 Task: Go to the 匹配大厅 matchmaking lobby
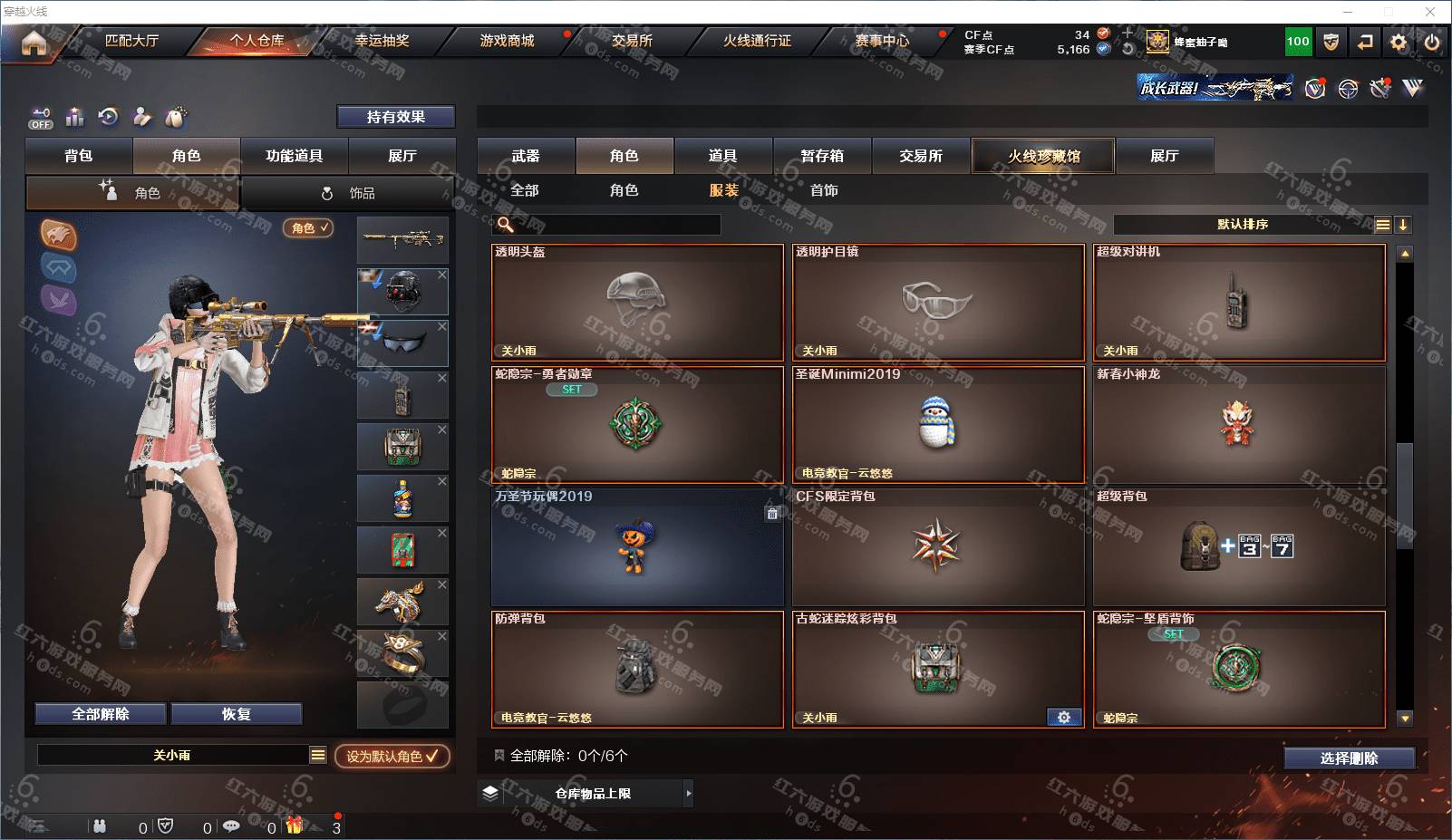pyautogui.click(x=131, y=41)
